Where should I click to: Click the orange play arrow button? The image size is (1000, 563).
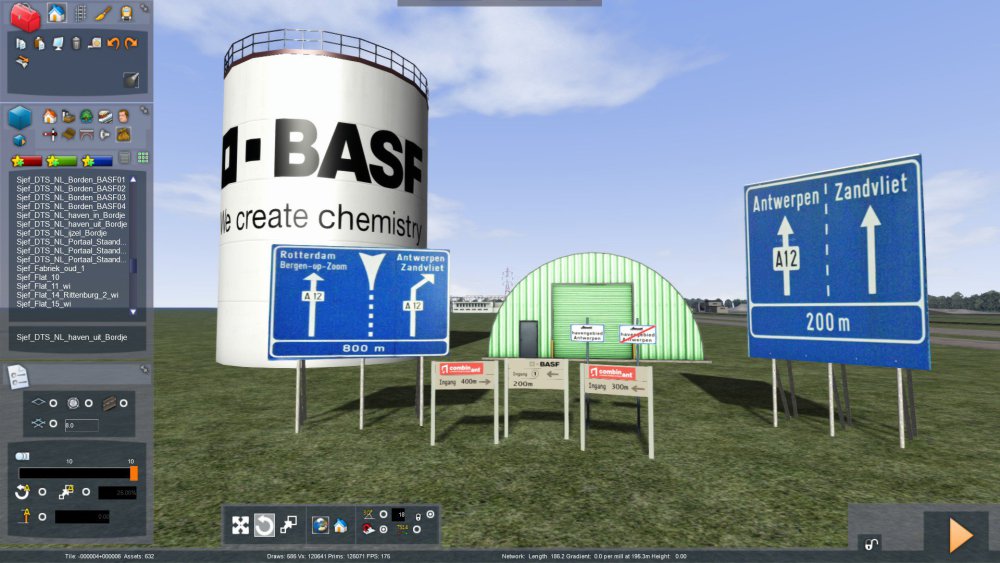[x=959, y=535]
